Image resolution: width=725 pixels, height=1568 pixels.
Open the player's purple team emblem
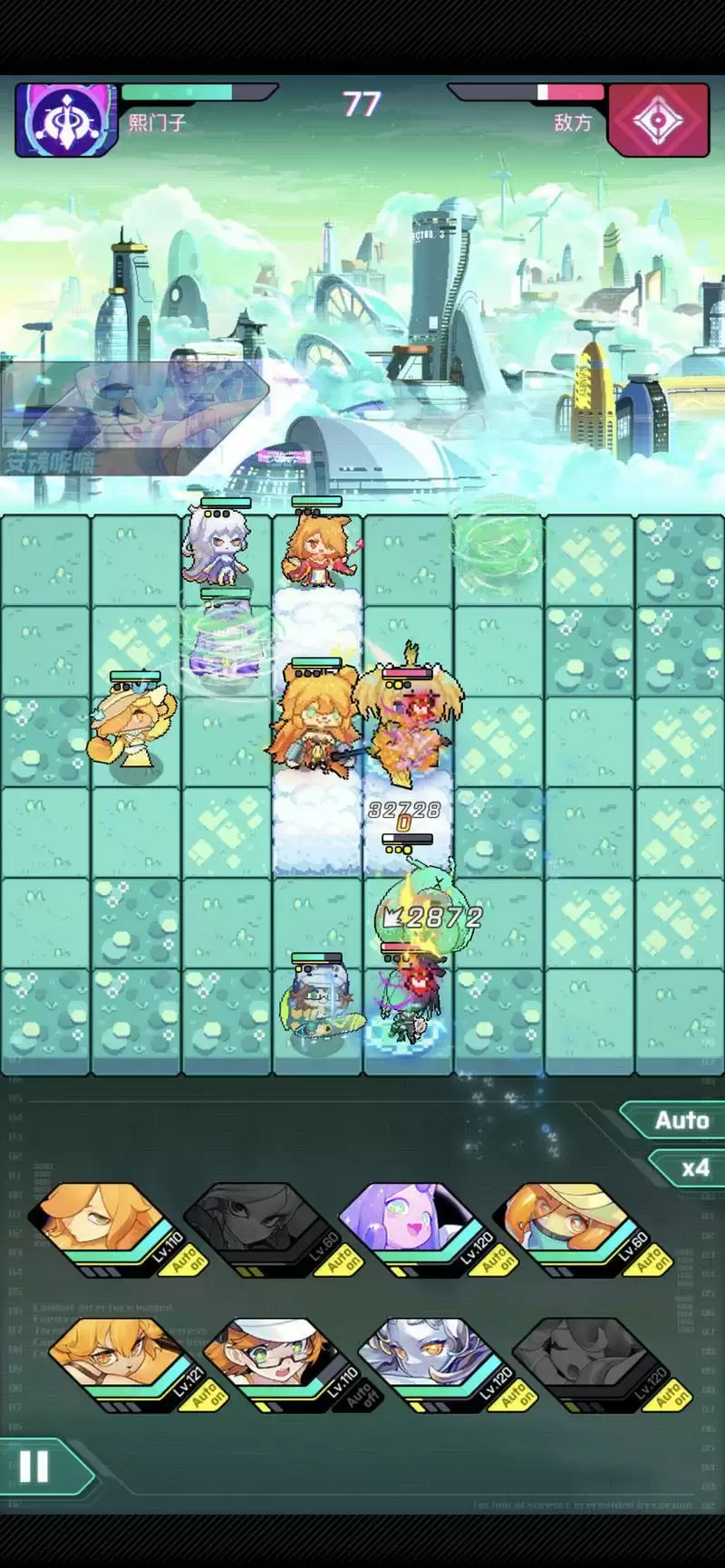[x=67, y=120]
